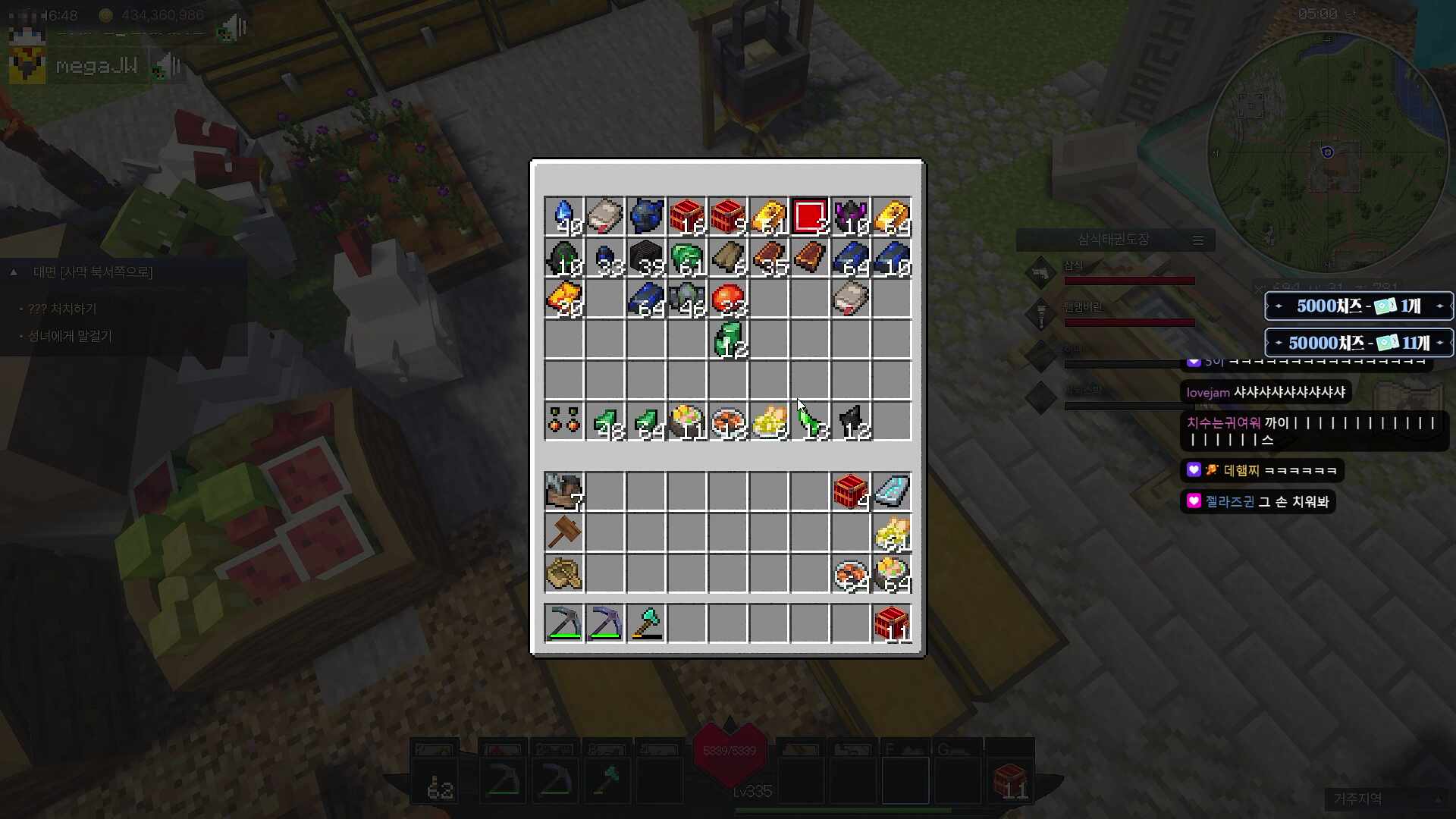1456x819 pixels.
Task: Pick up the light blue ingot
Action: tap(892, 491)
